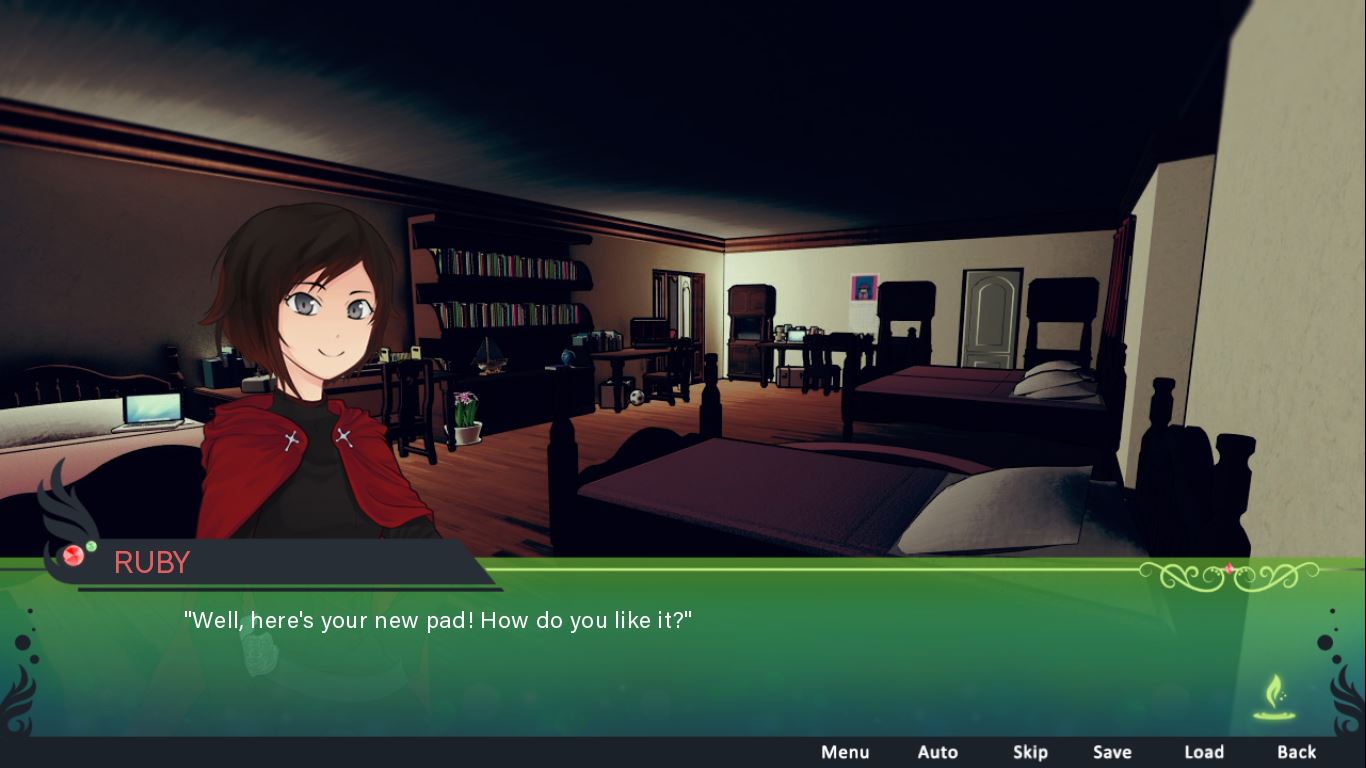
Task: Open the Menu option in the quick bar
Action: pos(845,752)
